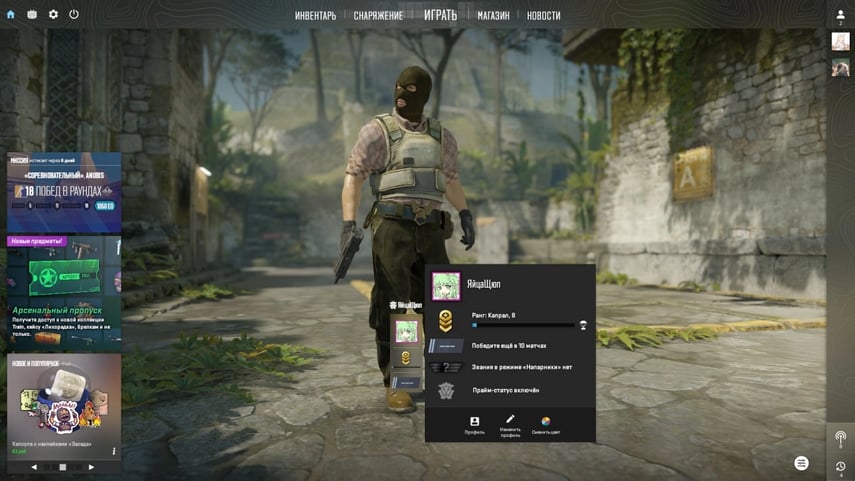855x481 pixels.
Task: Open the broadcast antenna icon
Action: (x=840, y=438)
